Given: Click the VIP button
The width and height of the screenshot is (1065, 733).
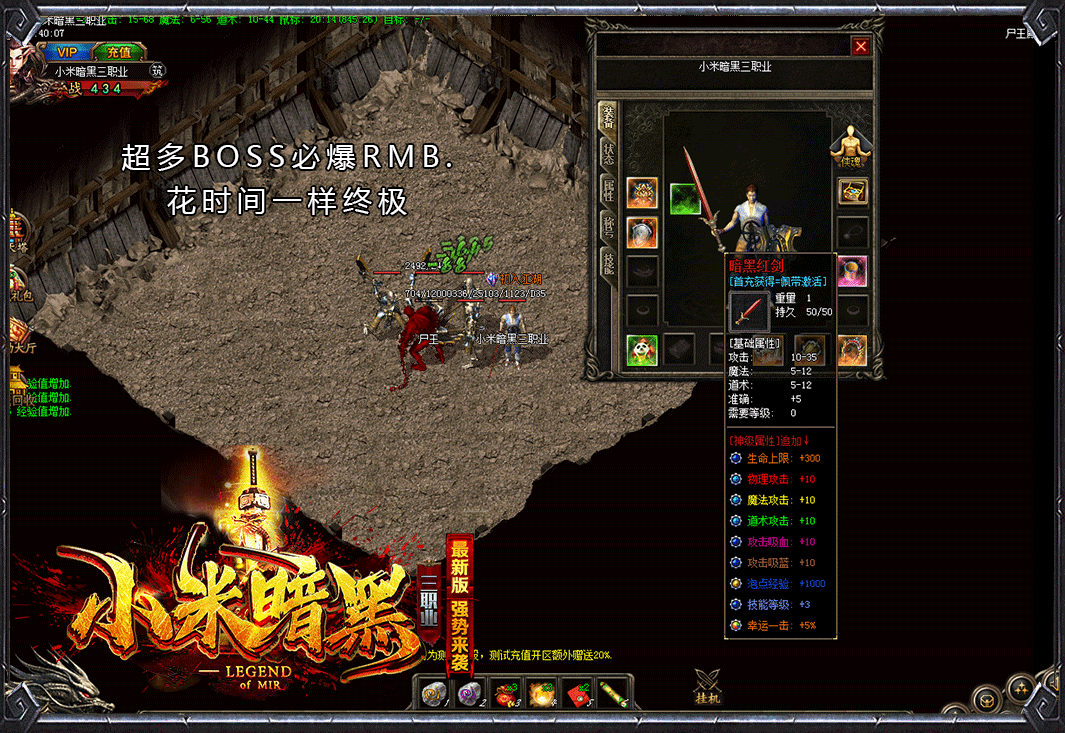Looking at the screenshot, I should (x=67, y=52).
